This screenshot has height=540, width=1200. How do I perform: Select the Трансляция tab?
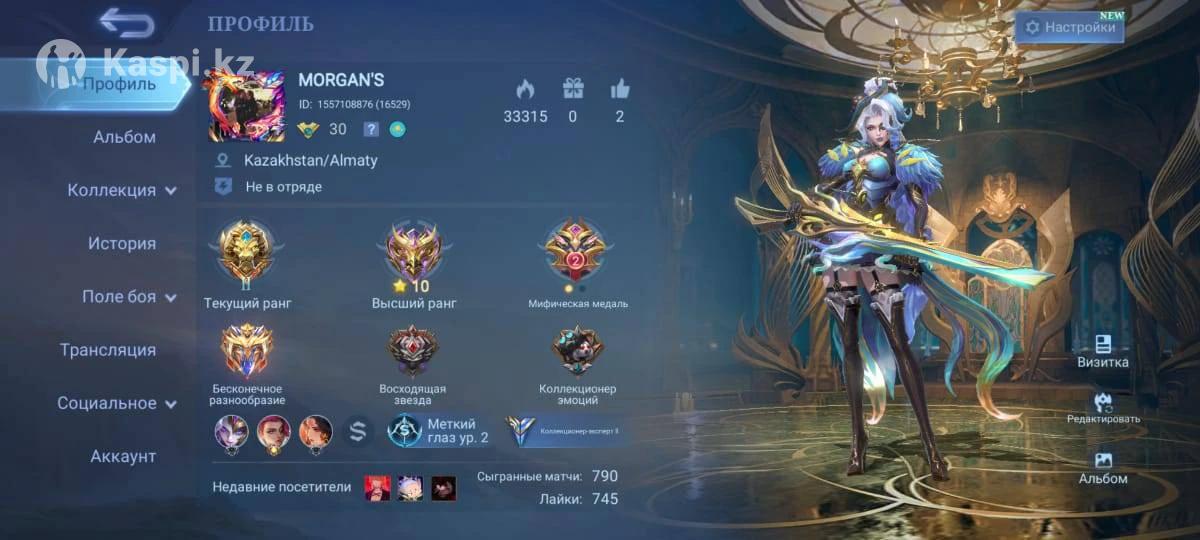point(108,350)
